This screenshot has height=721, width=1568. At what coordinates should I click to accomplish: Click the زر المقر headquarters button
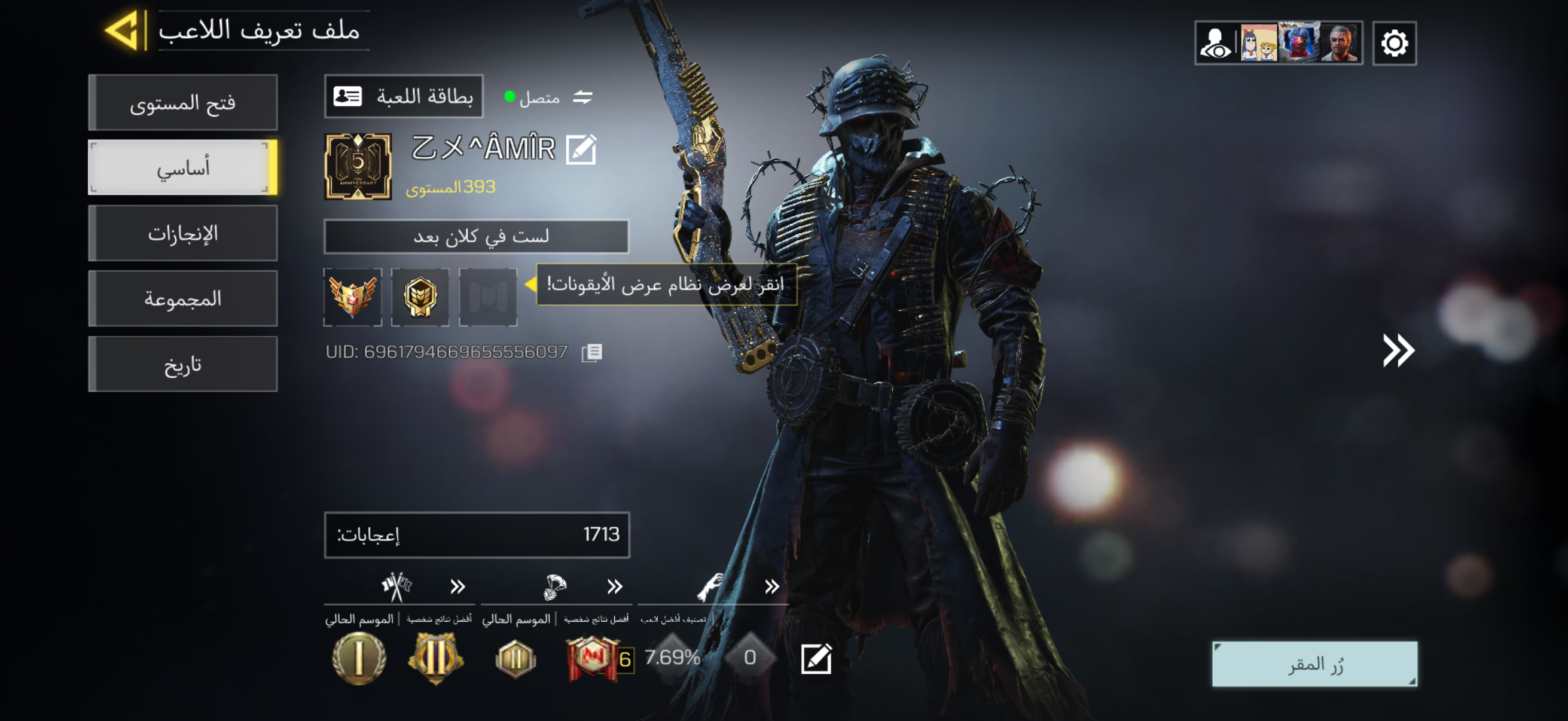tap(1314, 664)
